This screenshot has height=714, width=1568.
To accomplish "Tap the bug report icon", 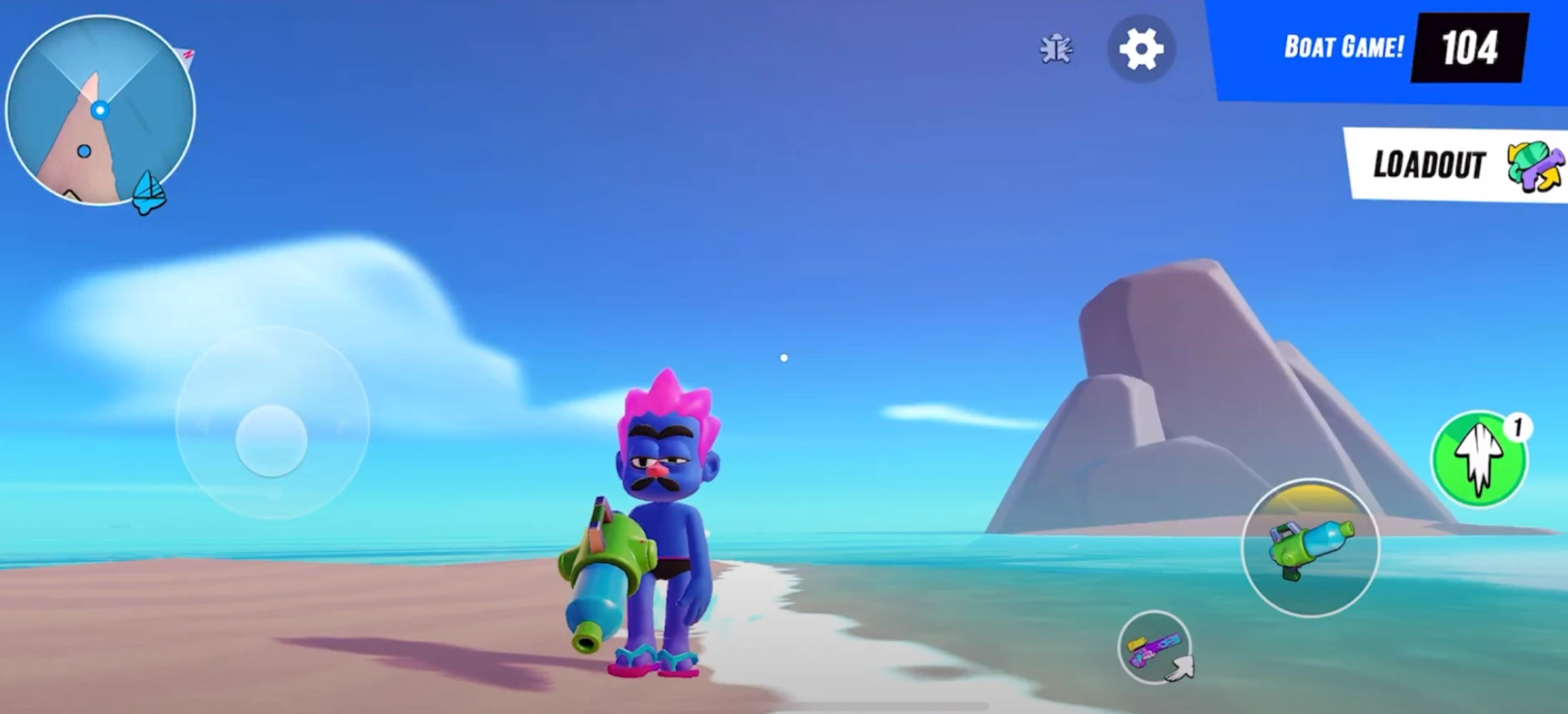I will (x=1056, y=48).
